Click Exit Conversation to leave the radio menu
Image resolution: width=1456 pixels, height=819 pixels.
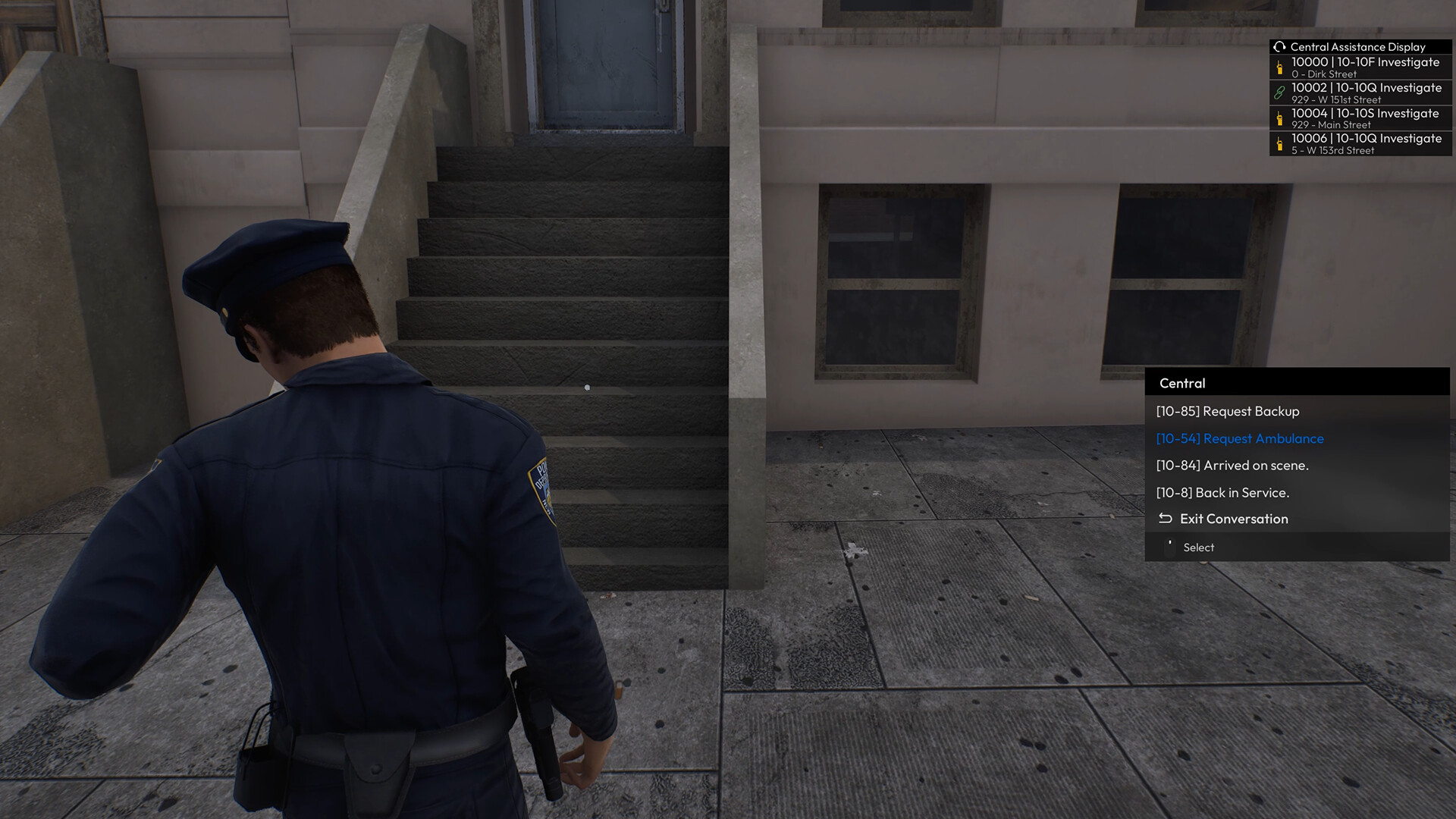(x=1233, y=519)
